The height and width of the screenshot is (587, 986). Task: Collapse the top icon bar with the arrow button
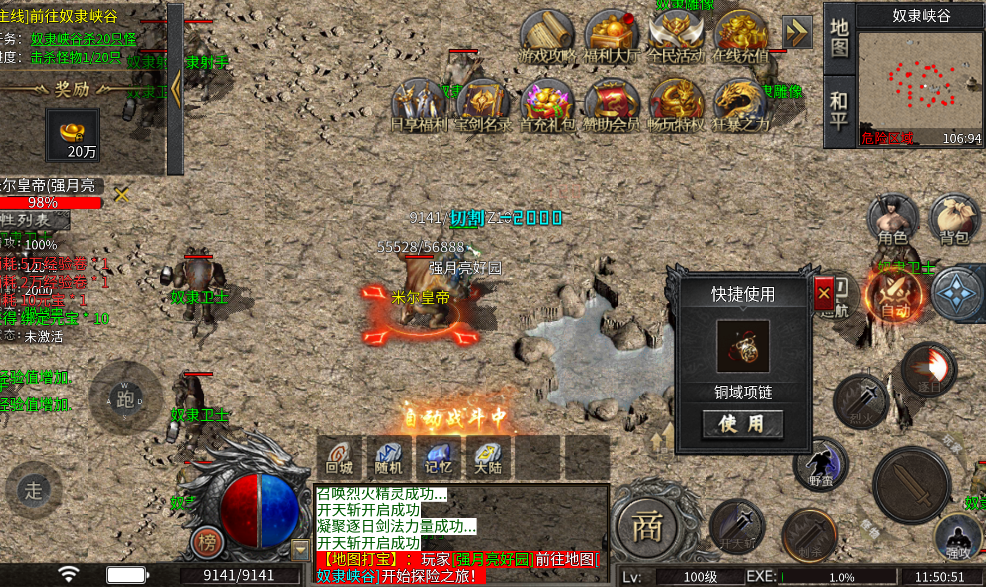(797, 32)
